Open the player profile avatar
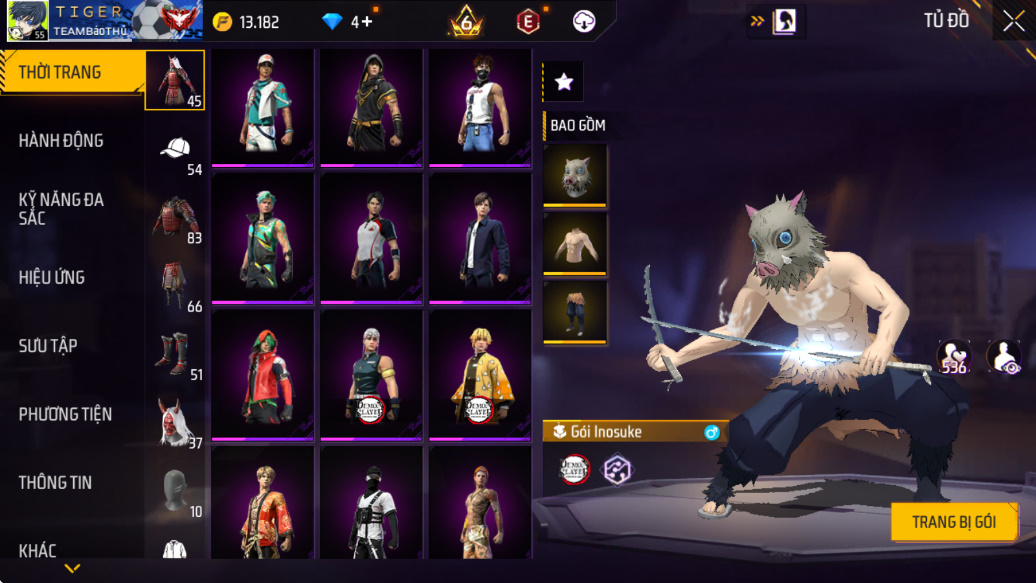The image size is (1036, 583). 27,21
